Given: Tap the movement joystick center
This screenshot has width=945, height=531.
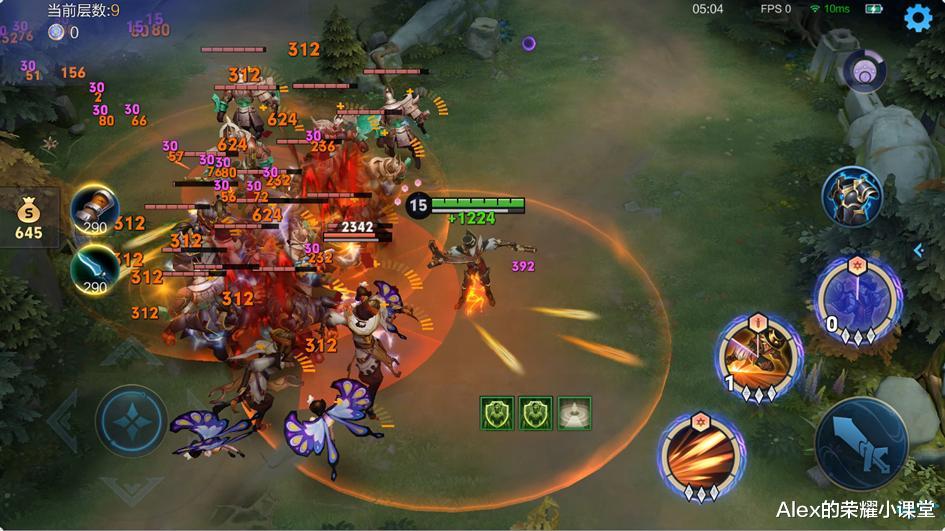Looking at the screenshot, I should click(131, 420).
